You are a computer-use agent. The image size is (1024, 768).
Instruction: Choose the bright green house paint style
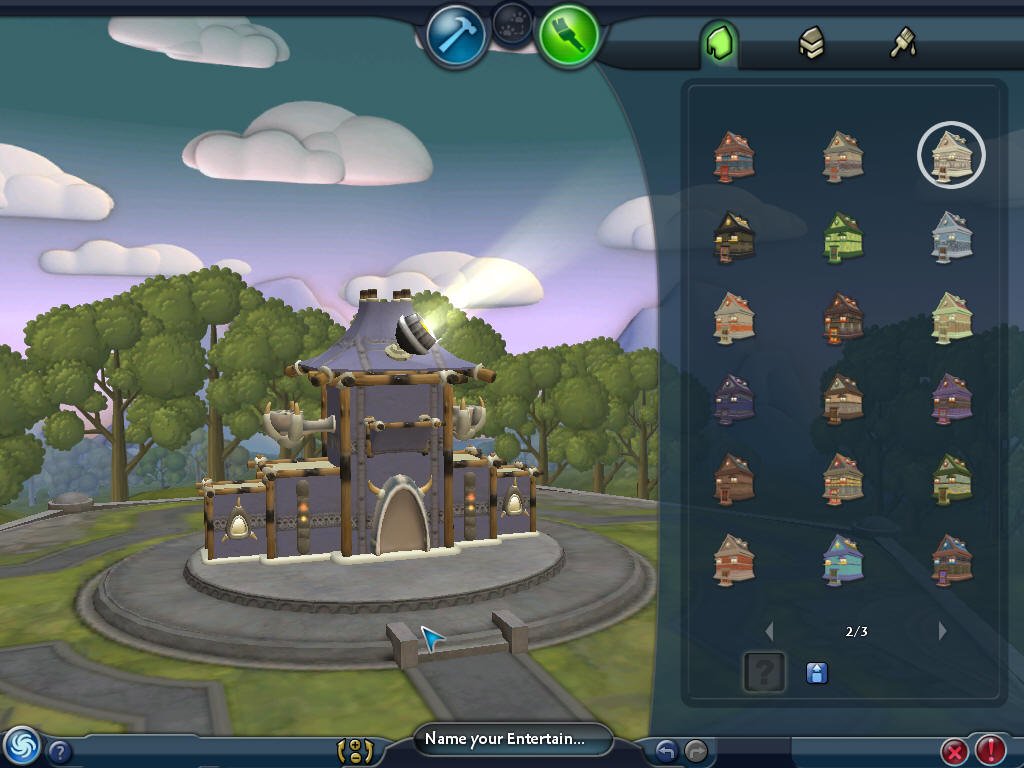point(842,237)
